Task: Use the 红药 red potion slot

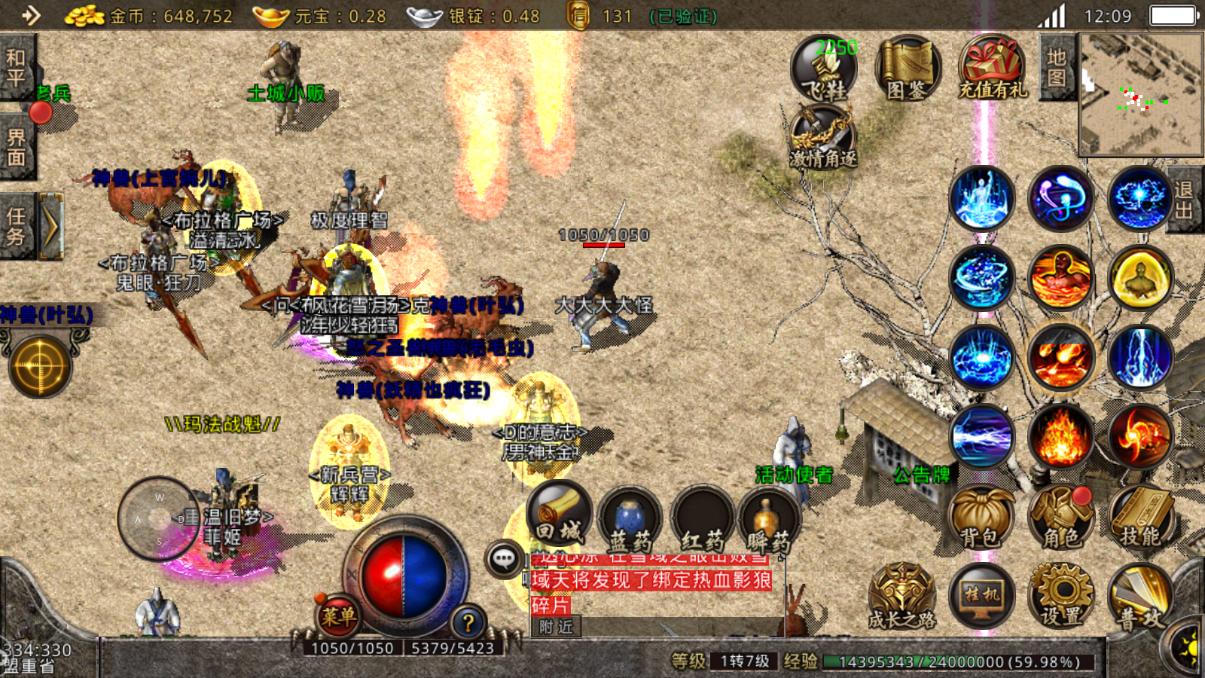Action: click(702, 520)
